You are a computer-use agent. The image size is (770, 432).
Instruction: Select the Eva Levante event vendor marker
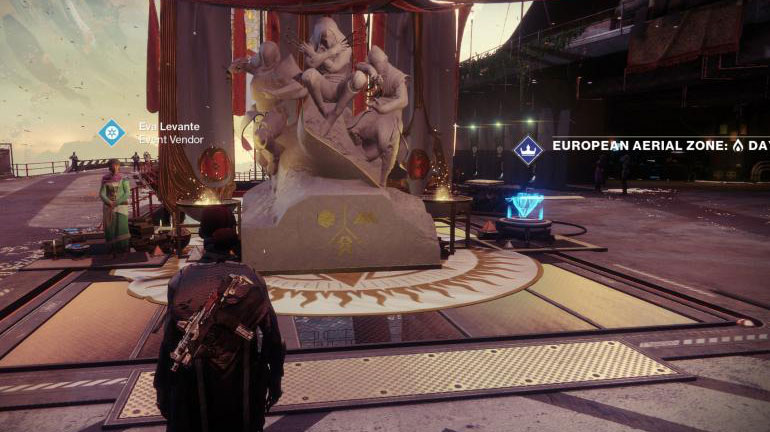[112, 132]
